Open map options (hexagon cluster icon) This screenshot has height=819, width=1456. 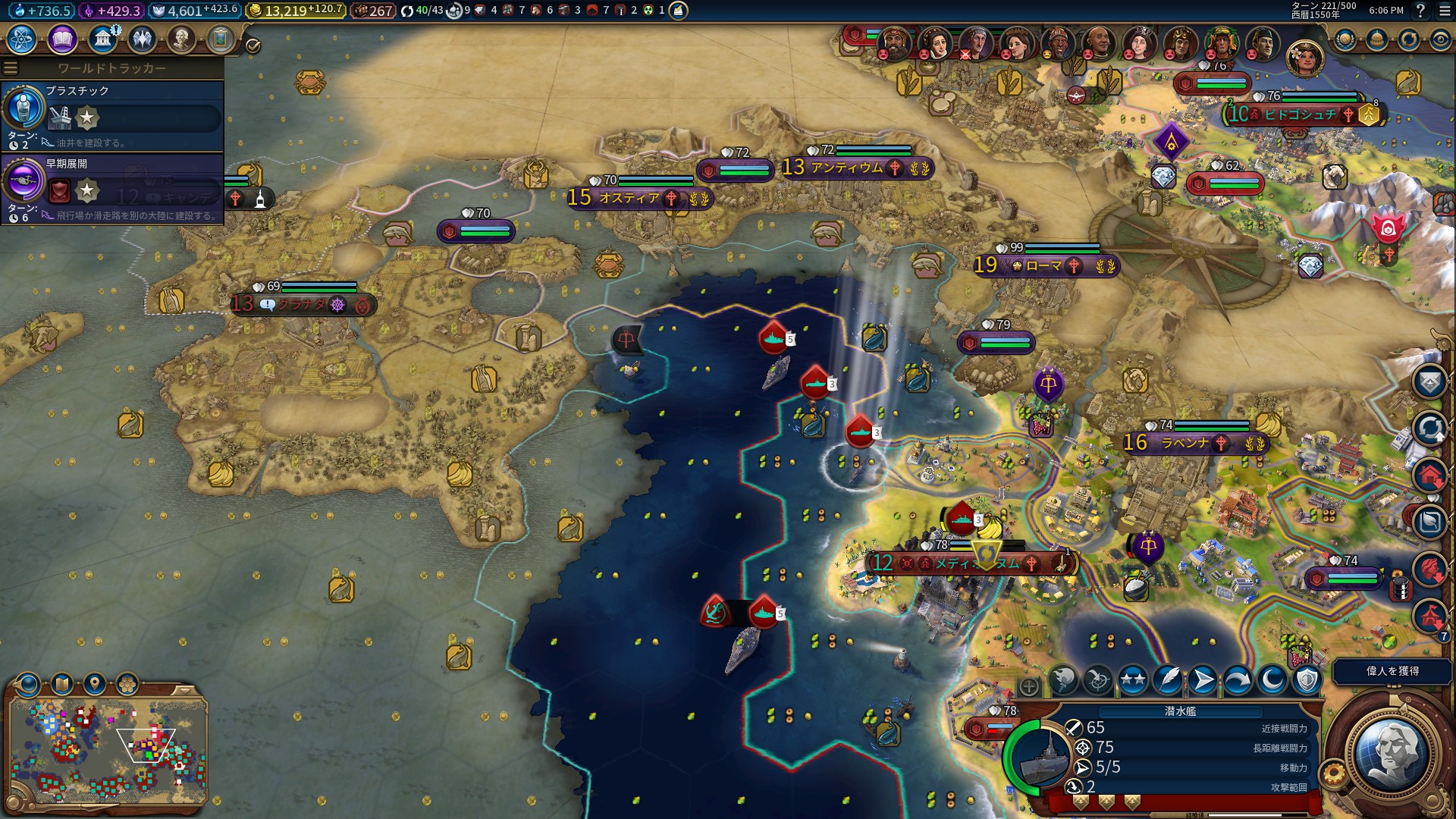point(127,685)
